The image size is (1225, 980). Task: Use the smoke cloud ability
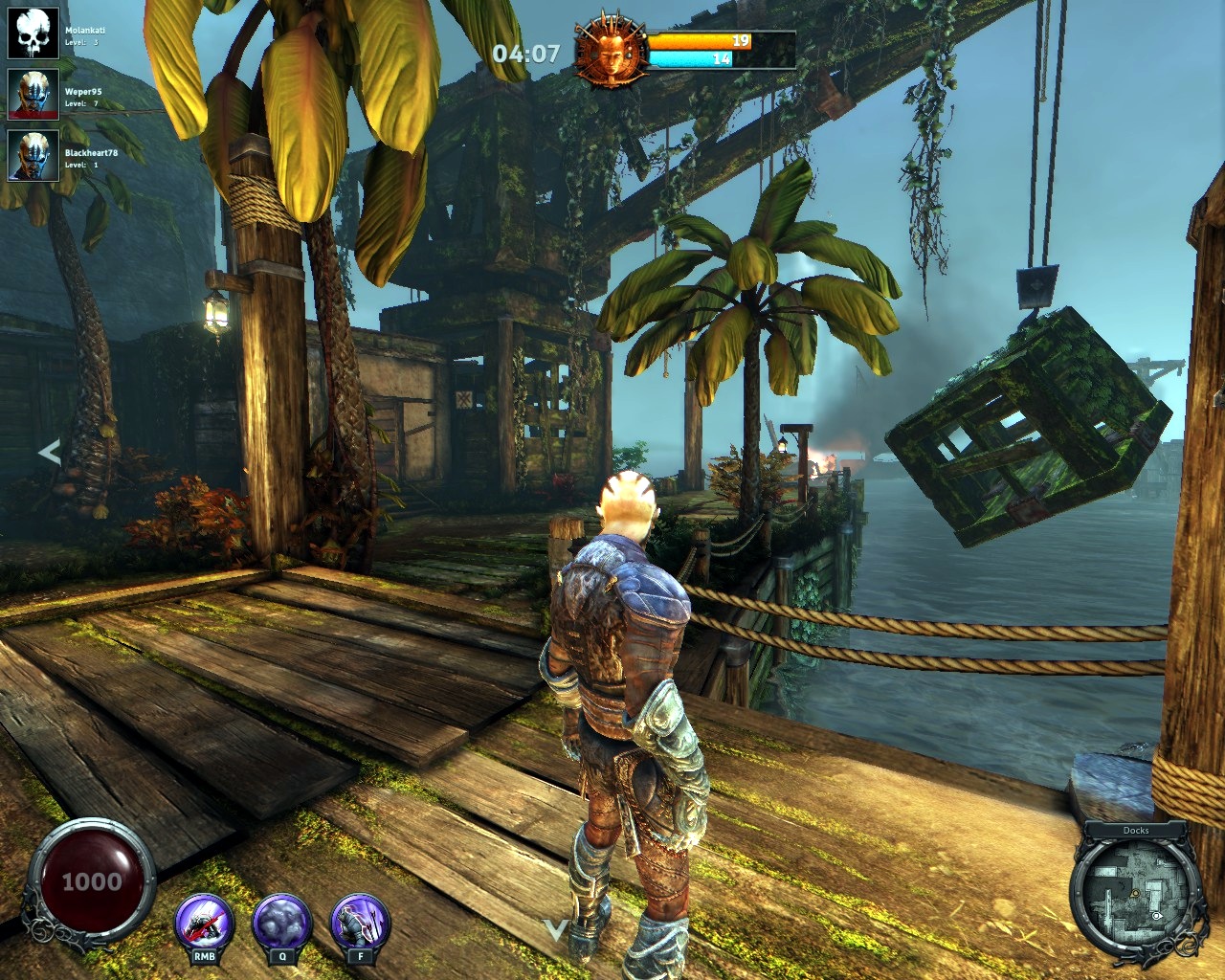click(281, 923)
